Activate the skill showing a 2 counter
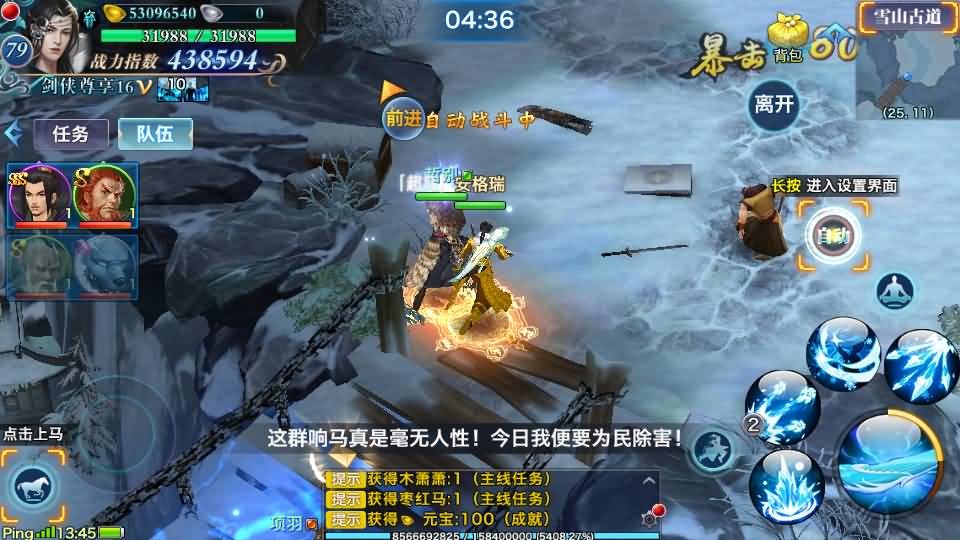This screenshot has height=540, width=960. click(x=782, y=408)
